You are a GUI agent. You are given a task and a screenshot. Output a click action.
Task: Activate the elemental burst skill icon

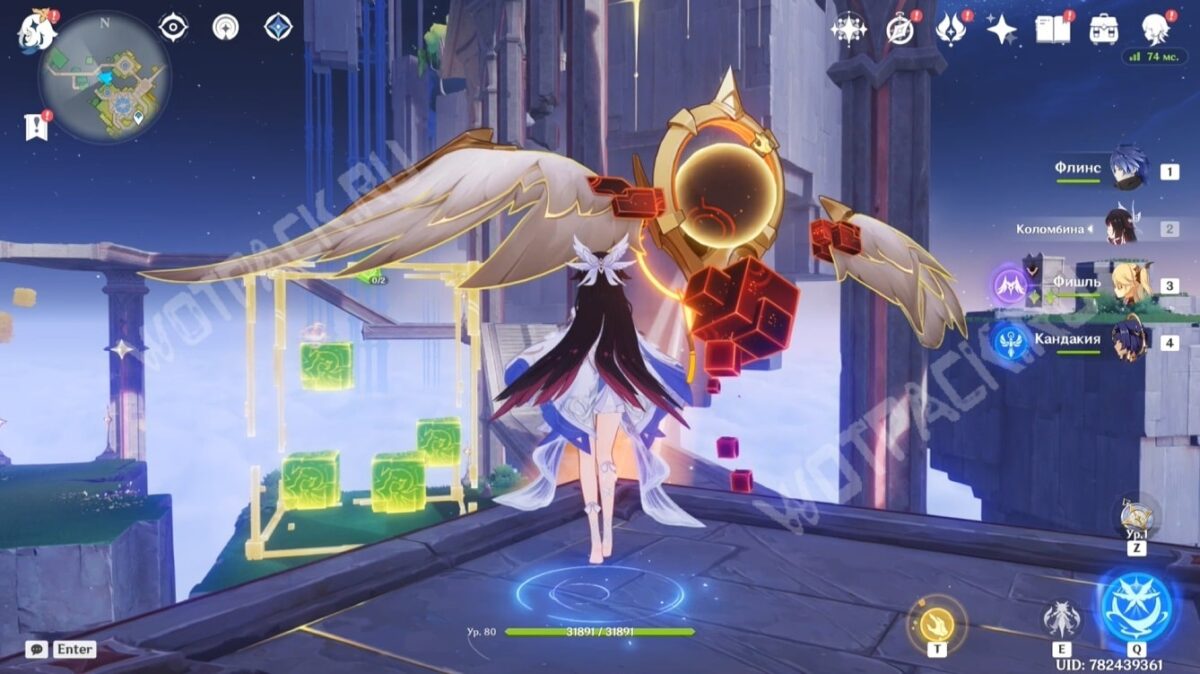1137,608
